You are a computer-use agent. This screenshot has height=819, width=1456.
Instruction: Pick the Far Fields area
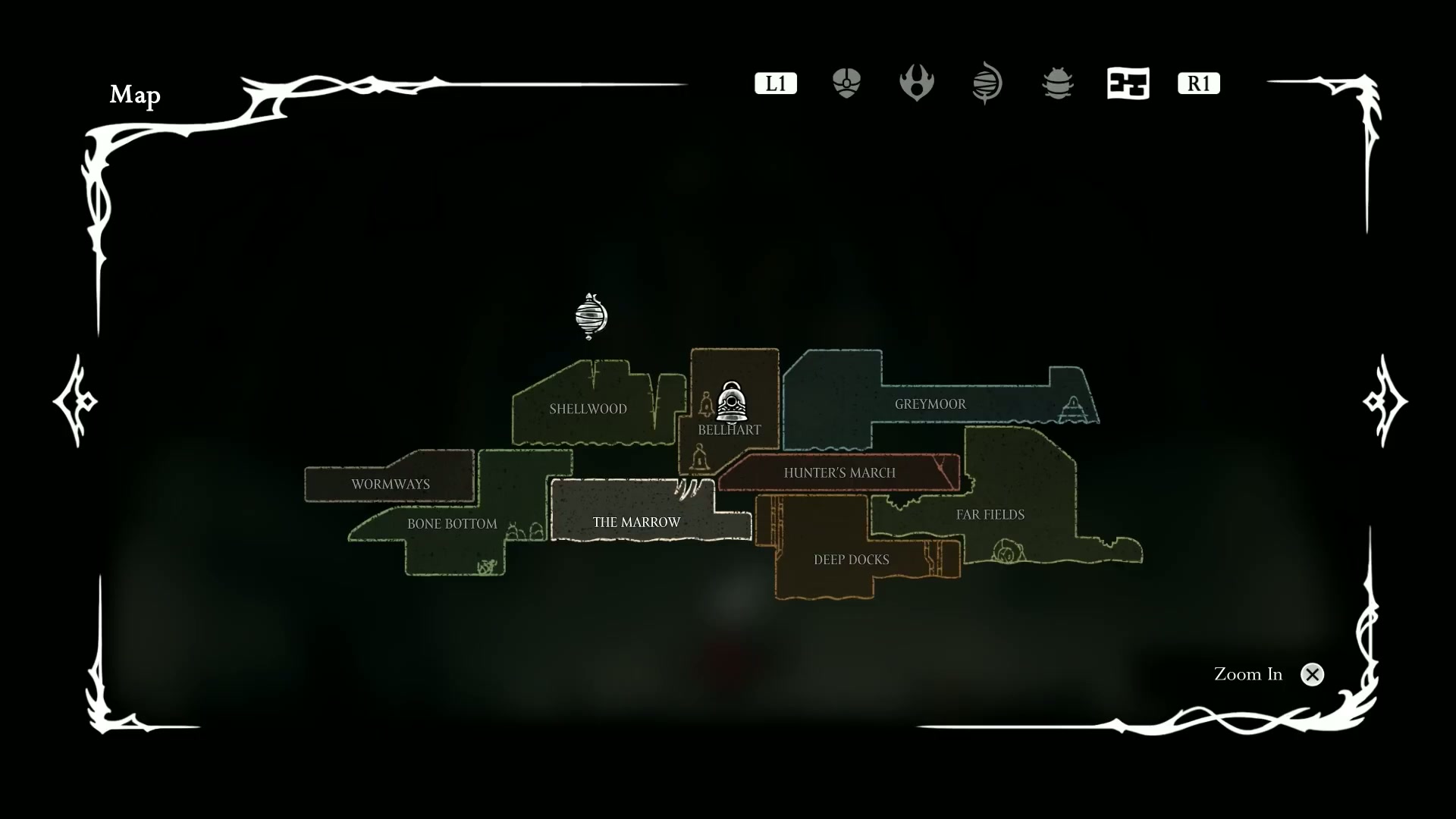click(x=990, y=515)
